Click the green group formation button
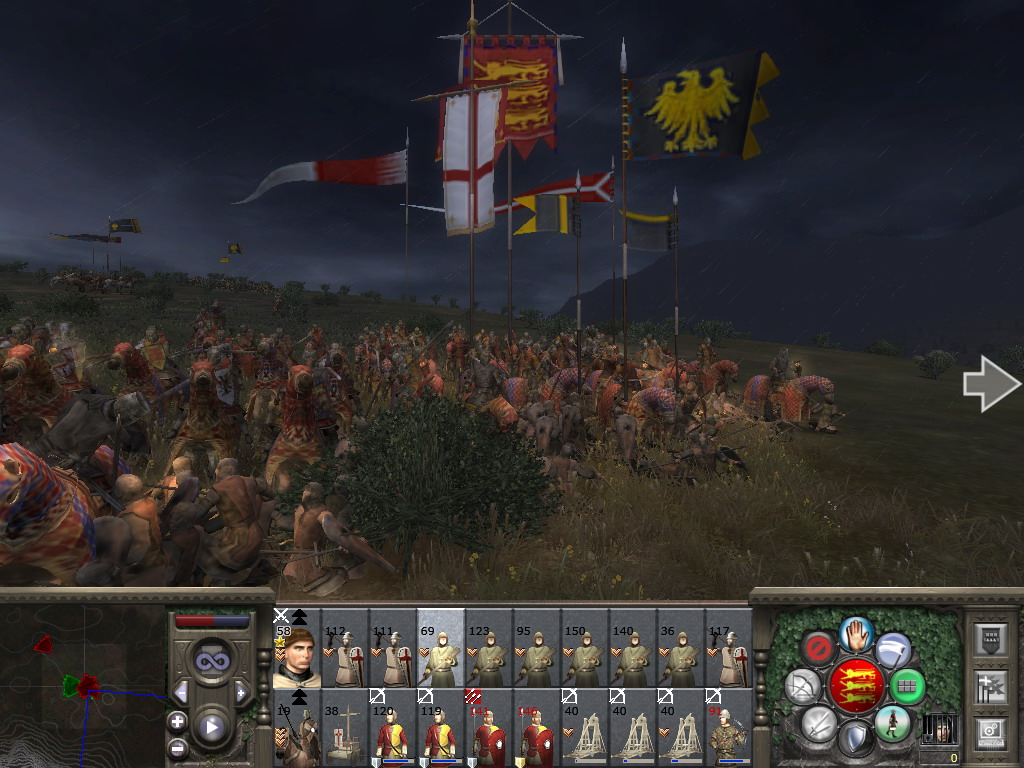 [907, 686]
